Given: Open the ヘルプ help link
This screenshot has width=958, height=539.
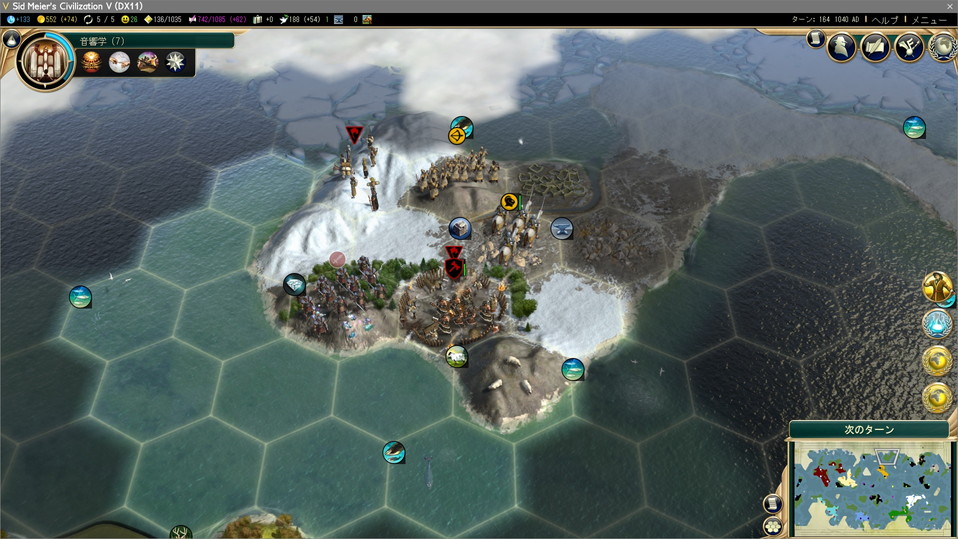Looking at the screenshot, I should point(885,19).
